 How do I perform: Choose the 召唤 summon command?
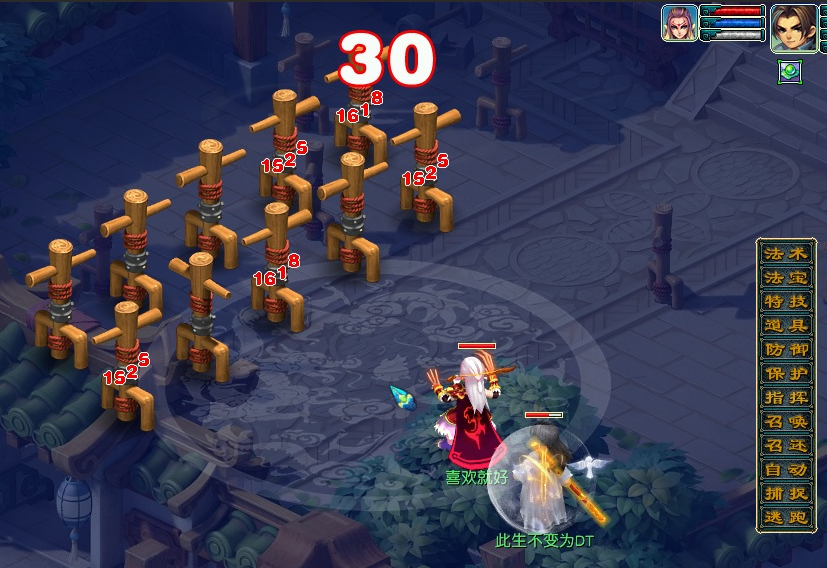[x=785, y=421]
